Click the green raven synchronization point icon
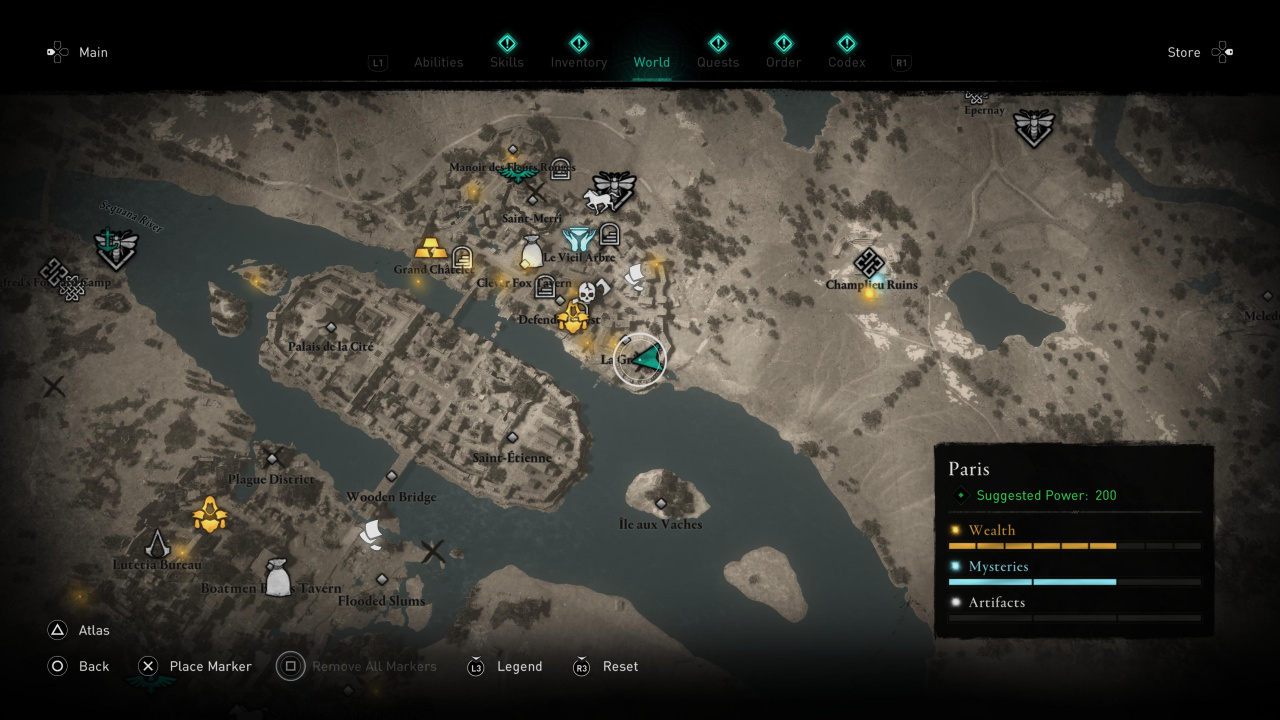The image size is (1280, 720). [518, 175]
